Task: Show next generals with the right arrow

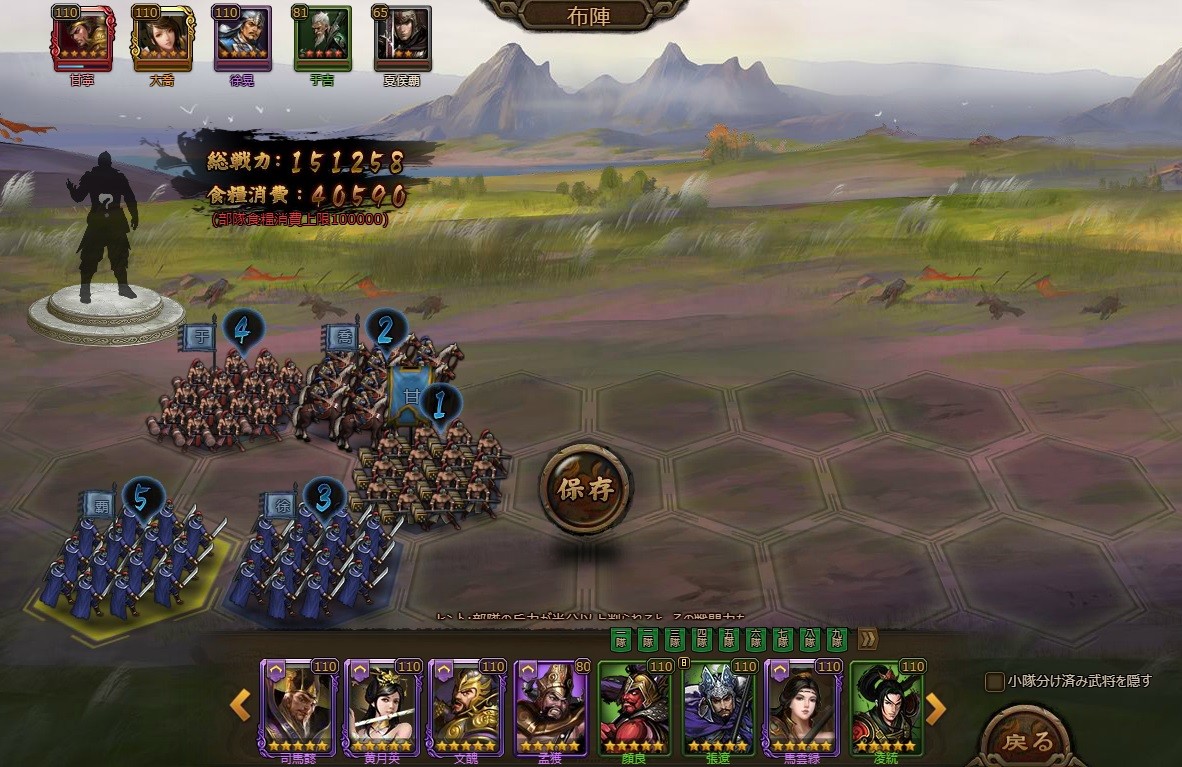Action: point(936,708)
